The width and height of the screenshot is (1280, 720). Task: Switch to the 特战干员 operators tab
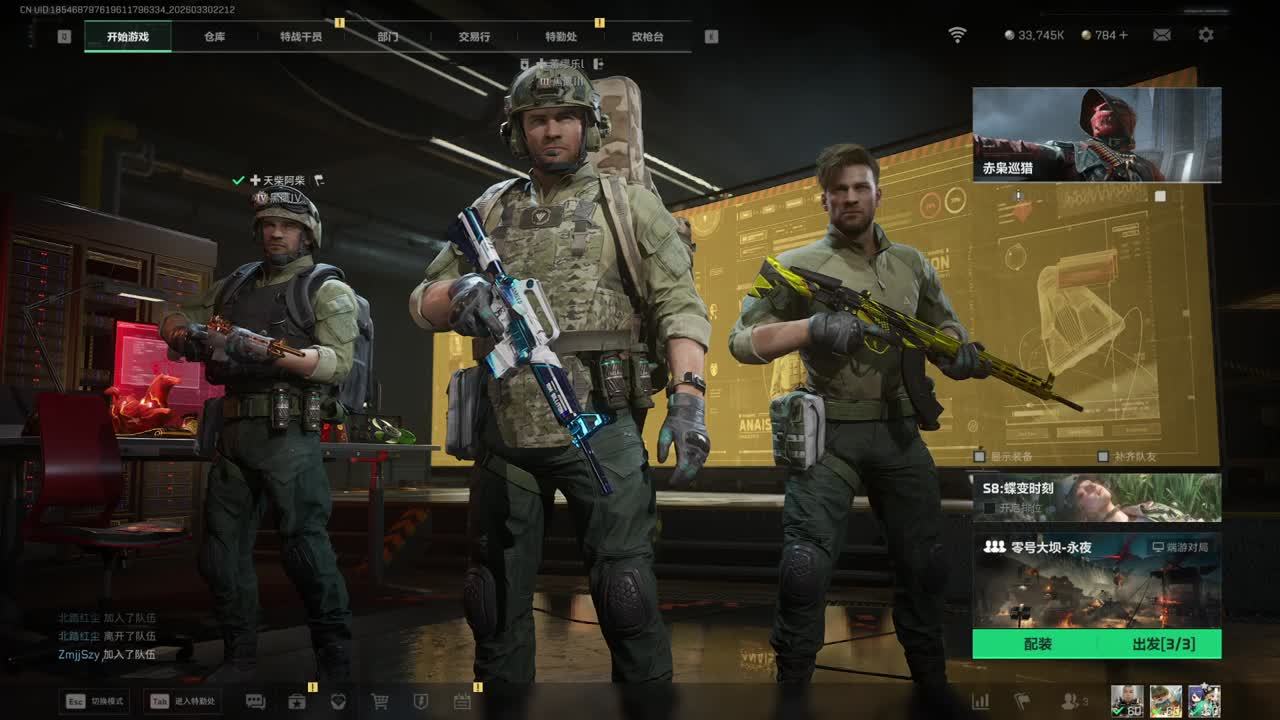click(301, 37)
